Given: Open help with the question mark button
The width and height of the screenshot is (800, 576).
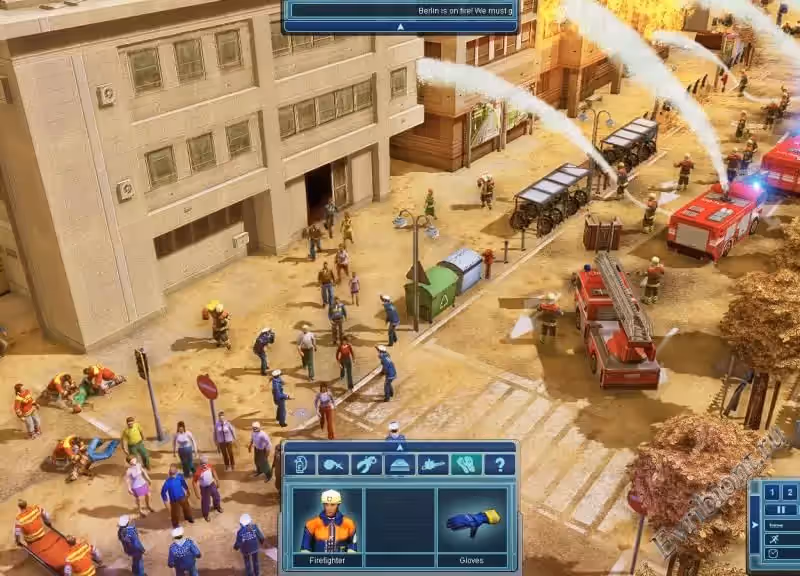Looking at the screenshot, I should click(499, 464).
